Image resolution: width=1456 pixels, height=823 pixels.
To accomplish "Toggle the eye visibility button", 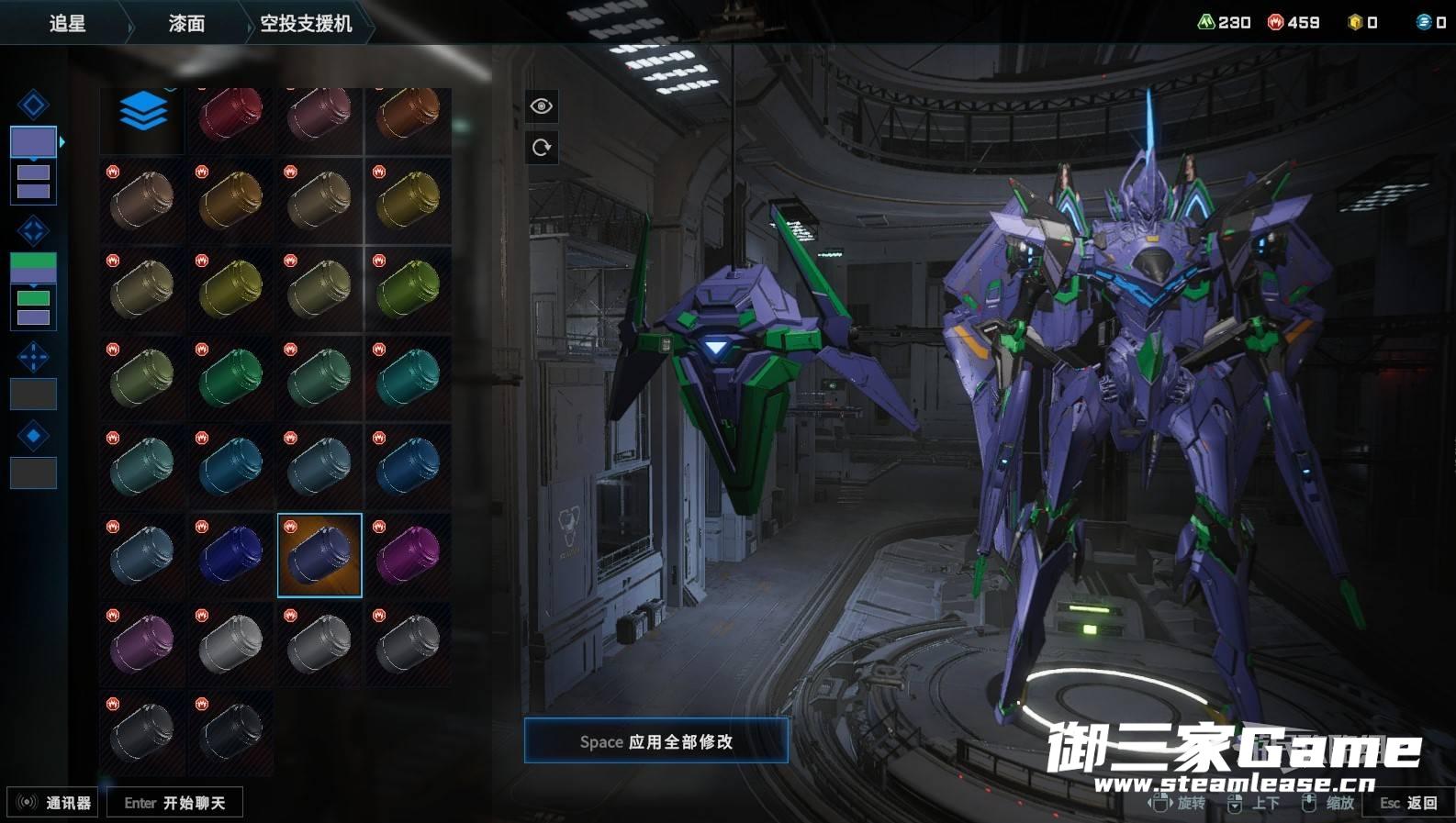I will 542,106.
